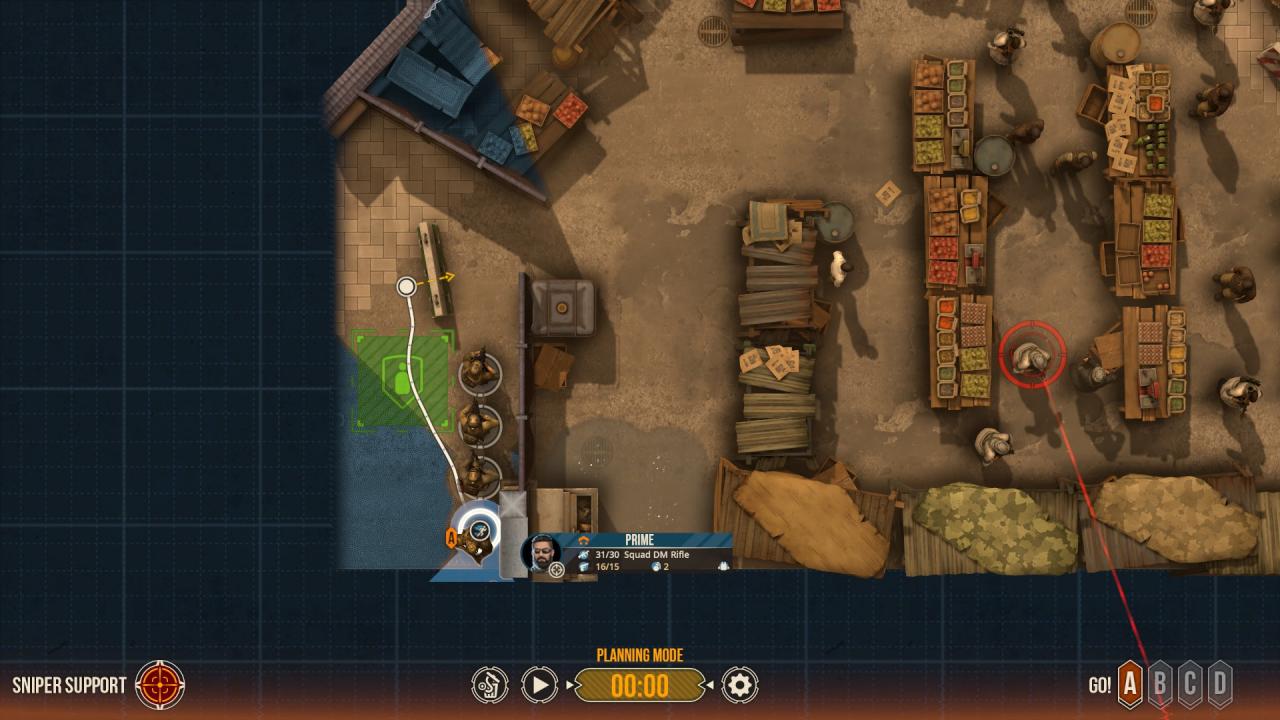Select the Squad DM Rifle icon in Prime's panel
This screenshot has width=1280, height=720.
click(584, 554)
